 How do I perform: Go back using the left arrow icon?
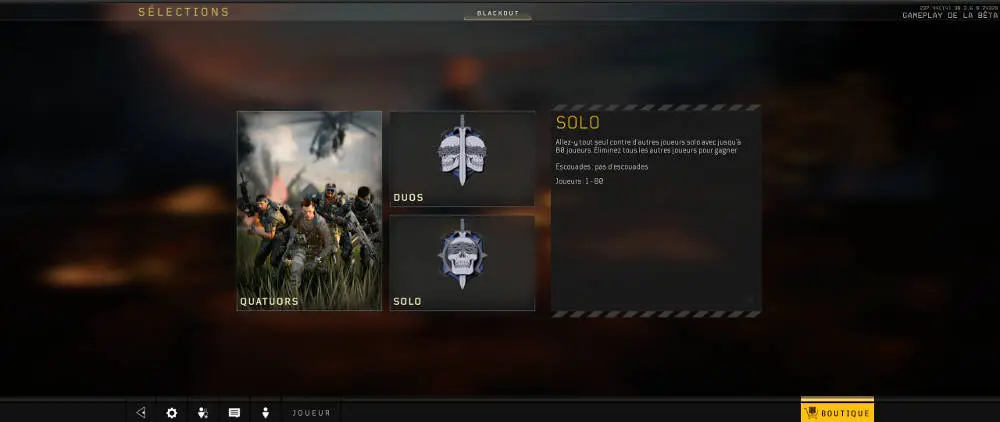[141, 412]
